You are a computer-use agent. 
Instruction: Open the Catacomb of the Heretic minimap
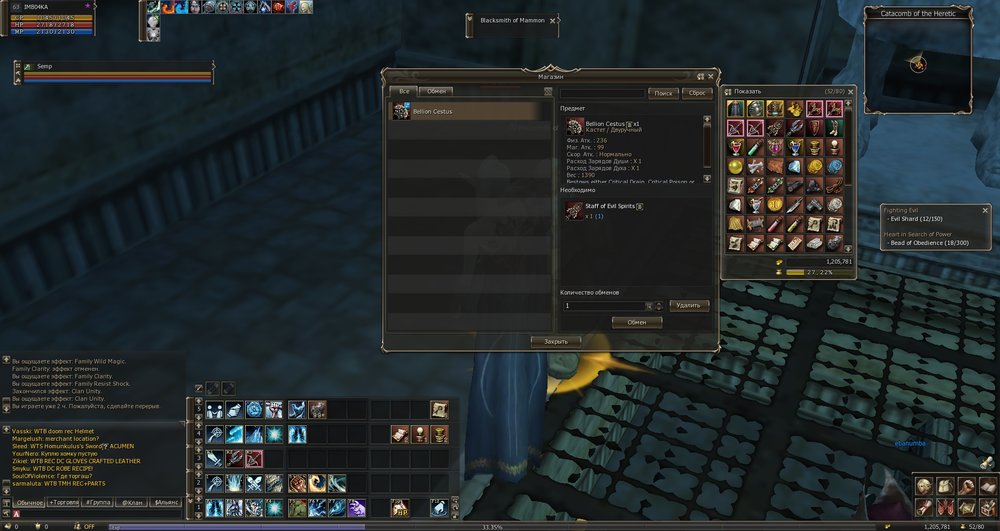pyautogui.click(x=918, y=63)
